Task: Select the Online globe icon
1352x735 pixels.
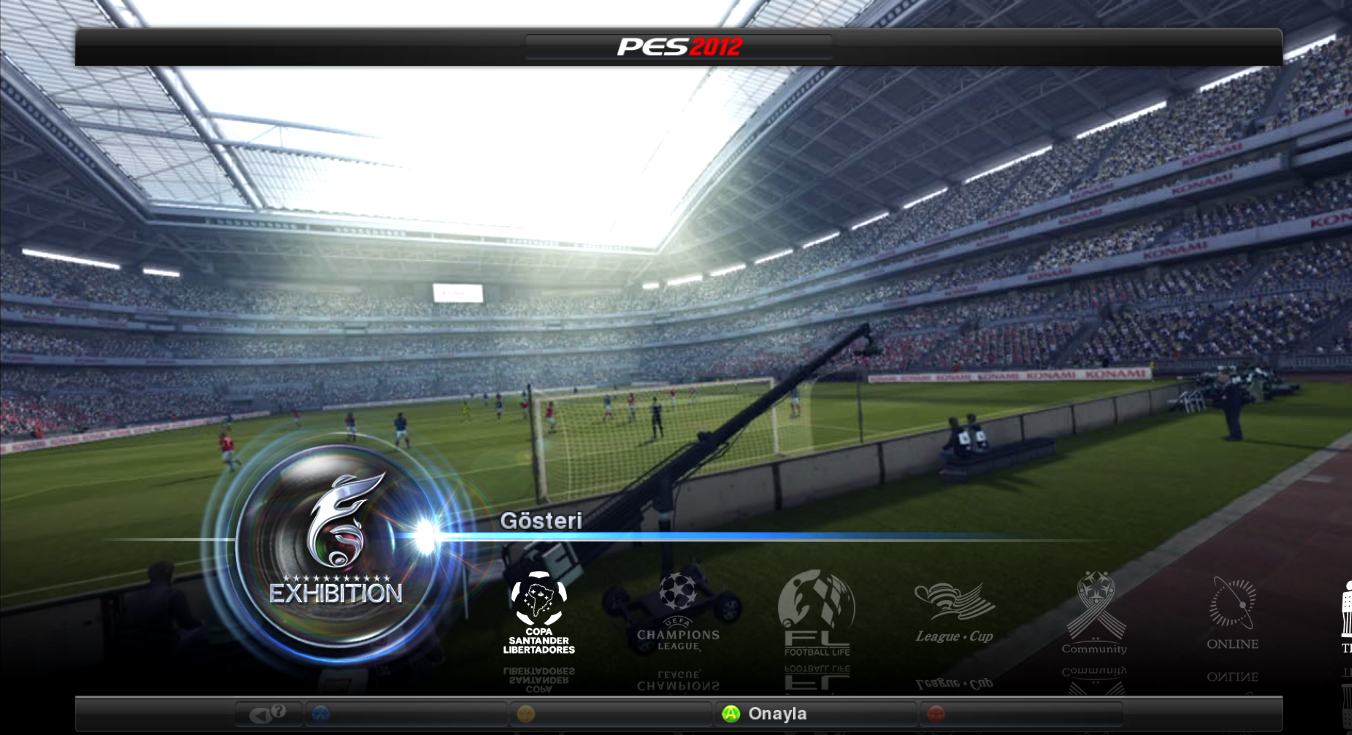Action: click(x=1232, y=605)
